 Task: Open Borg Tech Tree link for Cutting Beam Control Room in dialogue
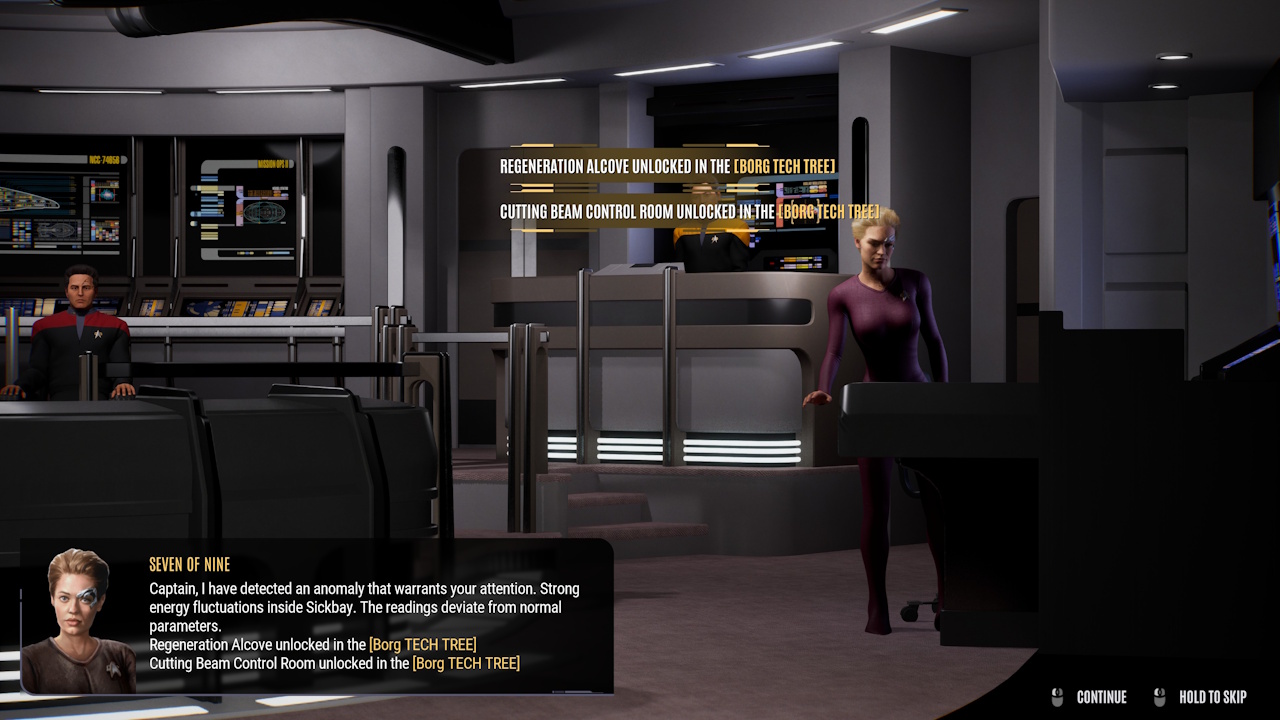[x=465, y=663]
